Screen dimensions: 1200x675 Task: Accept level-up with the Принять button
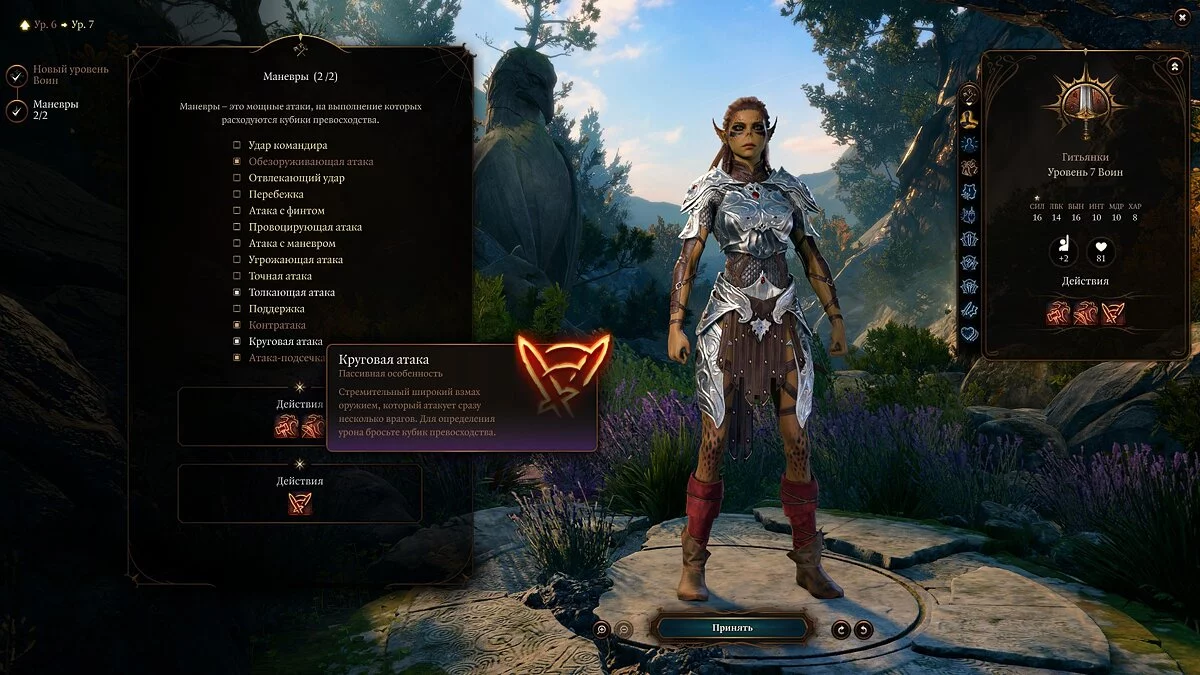tap(732, 628)
